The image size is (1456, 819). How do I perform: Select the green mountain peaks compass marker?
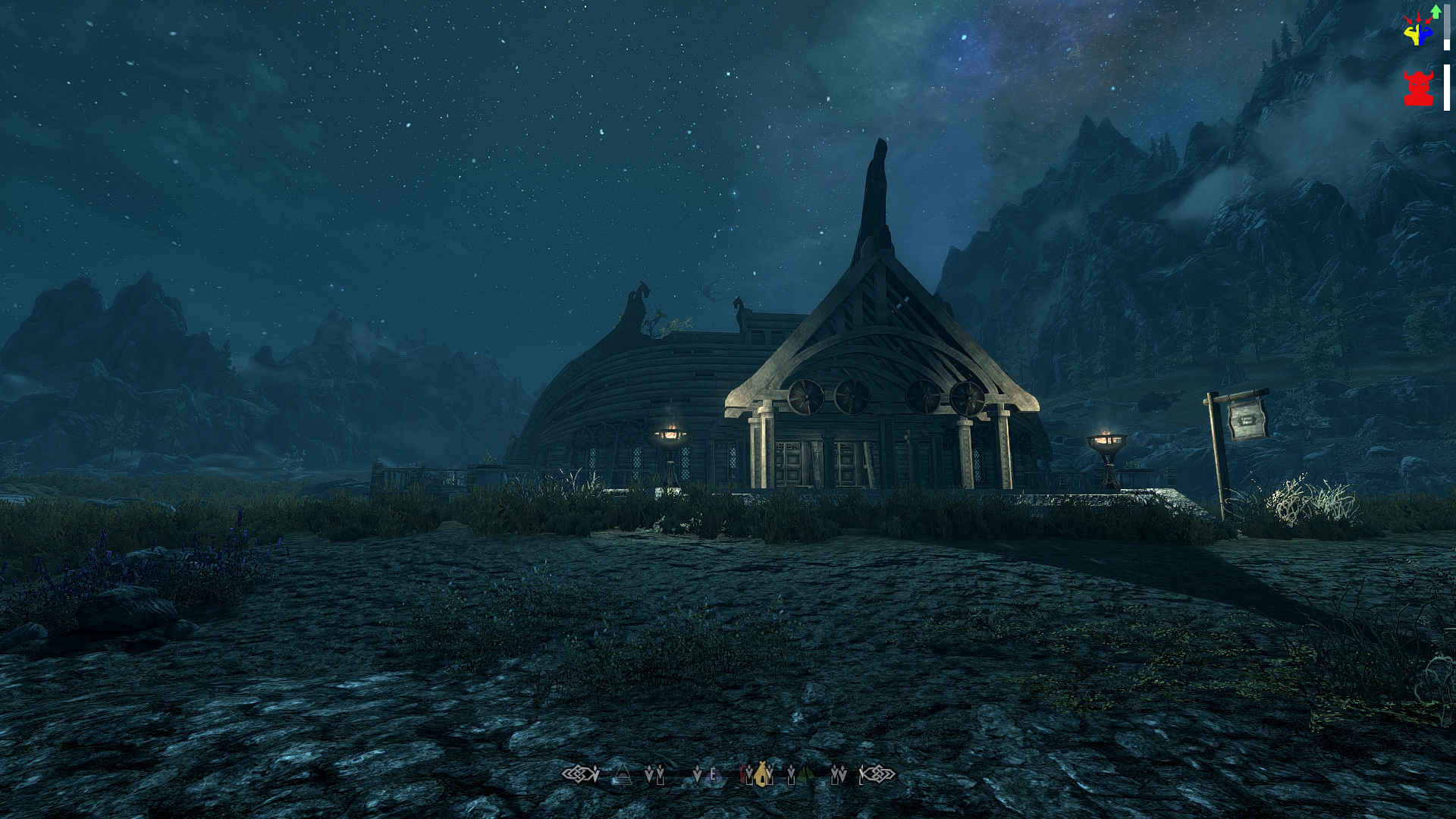(805, 774)
